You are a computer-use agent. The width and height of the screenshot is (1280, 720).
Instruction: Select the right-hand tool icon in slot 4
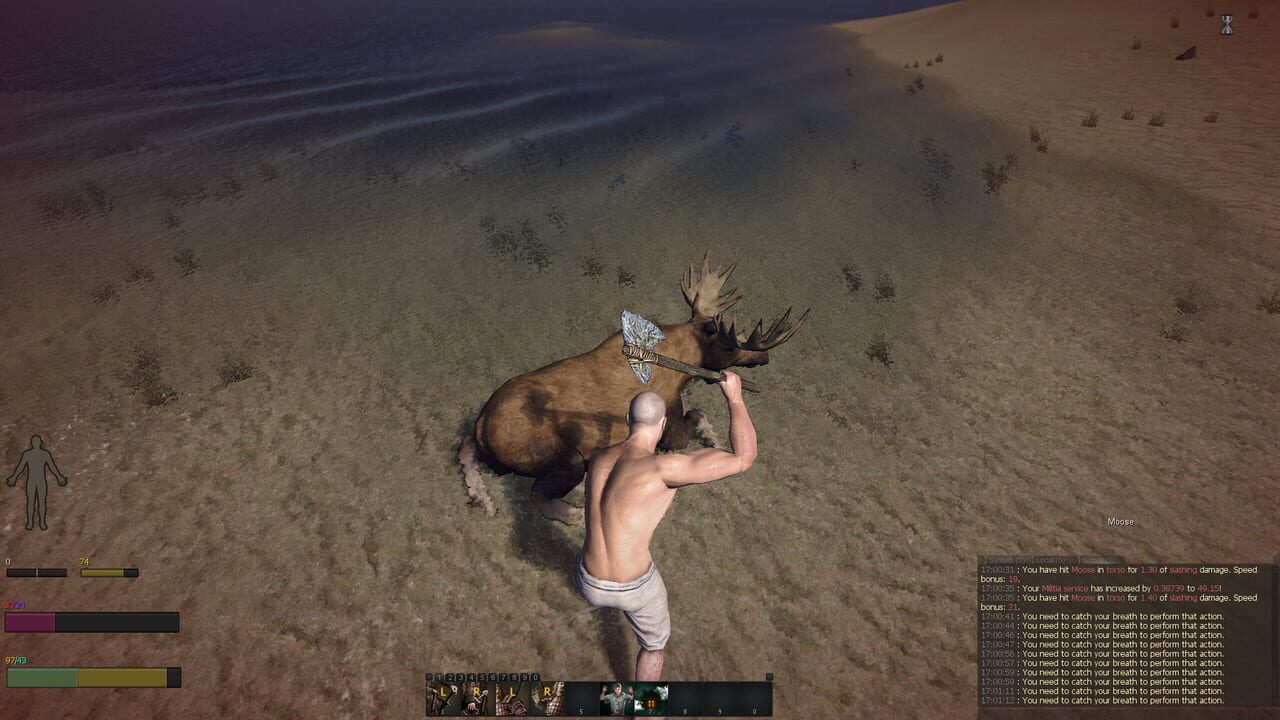point(546,695)
